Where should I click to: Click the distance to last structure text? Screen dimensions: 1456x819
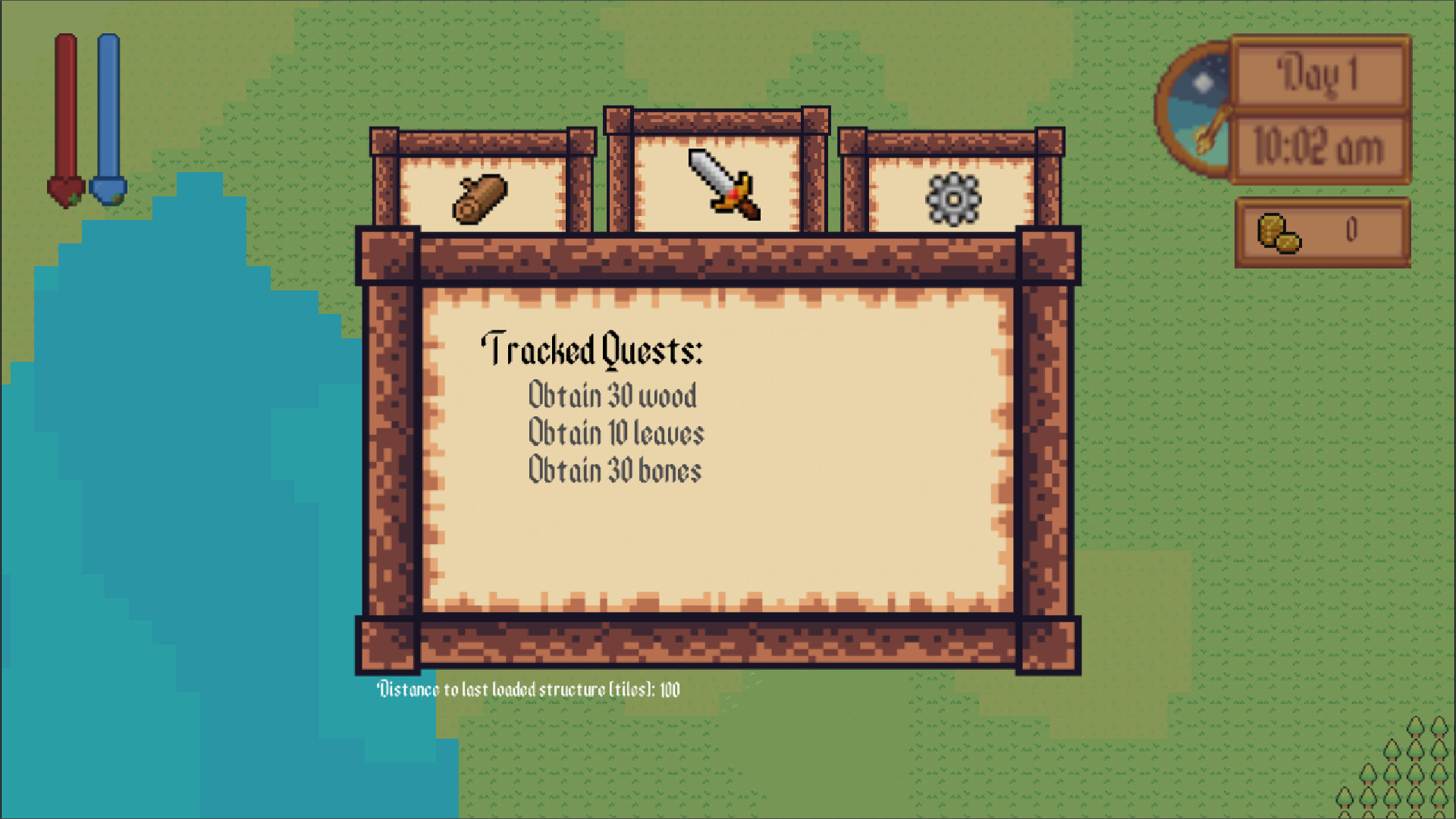coord(529,690)
